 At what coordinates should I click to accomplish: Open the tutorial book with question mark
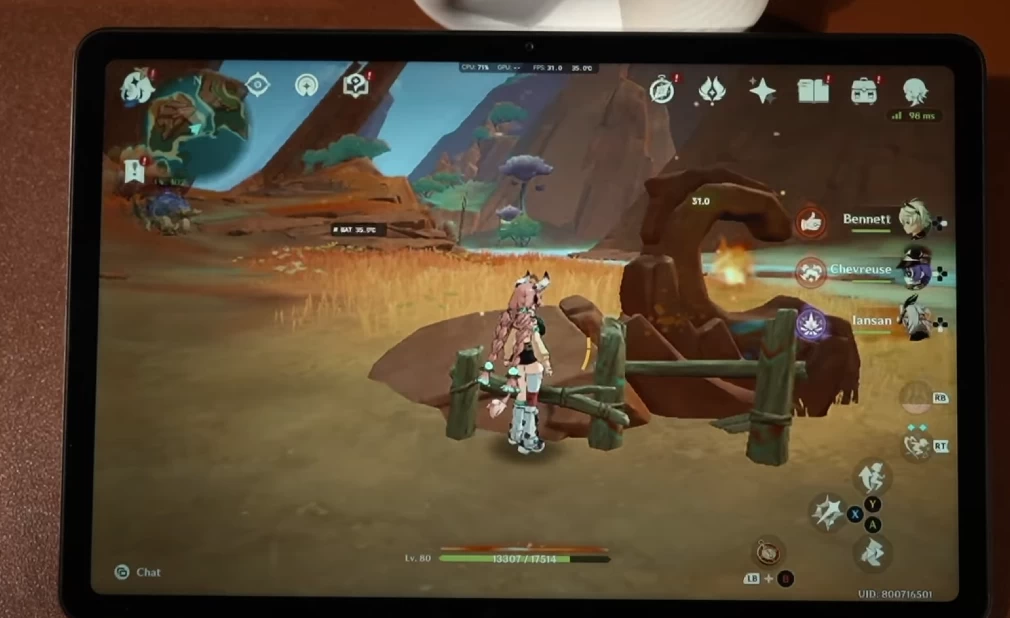click(x=355, y=85)
